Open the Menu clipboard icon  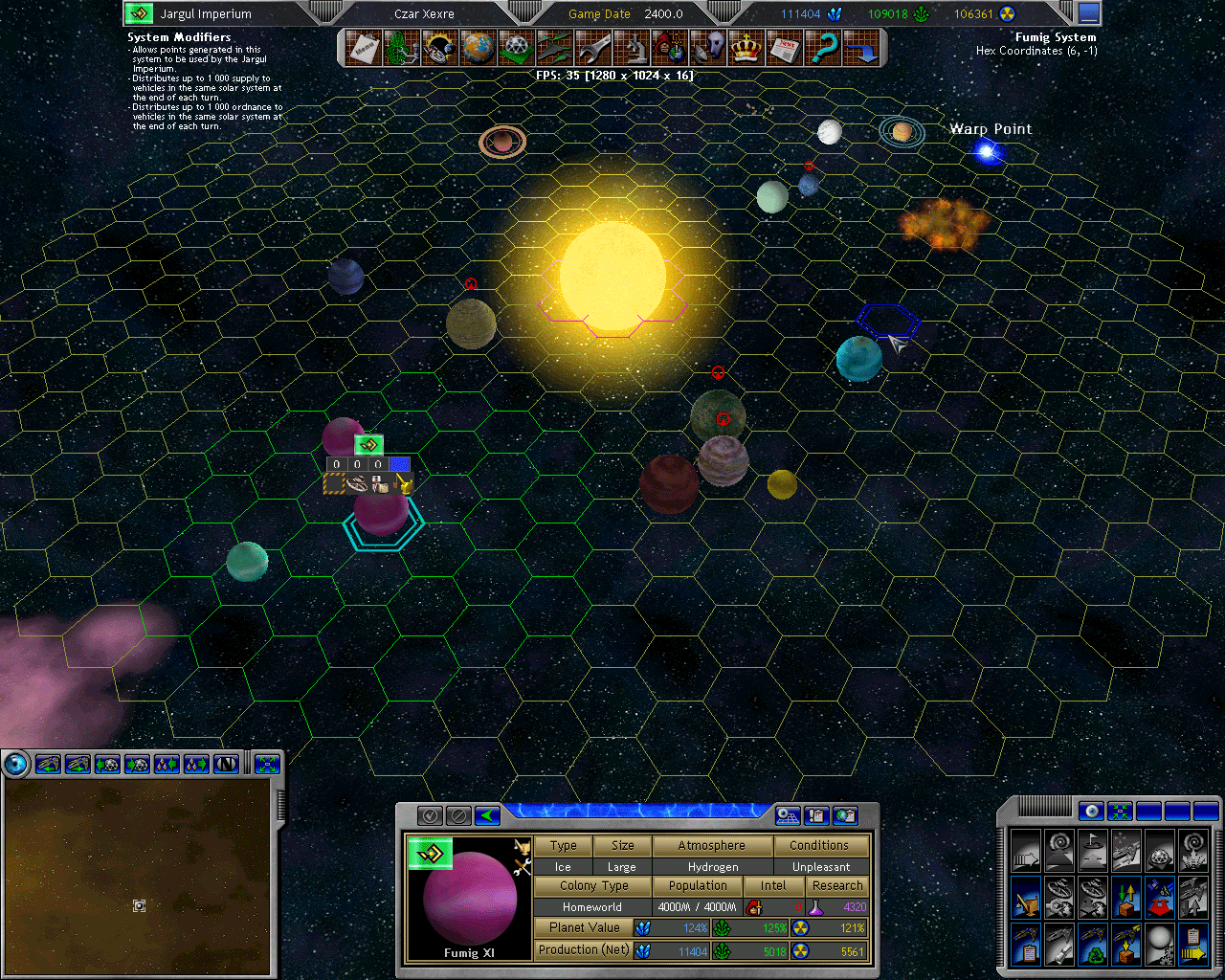click(x=364, y=48)
